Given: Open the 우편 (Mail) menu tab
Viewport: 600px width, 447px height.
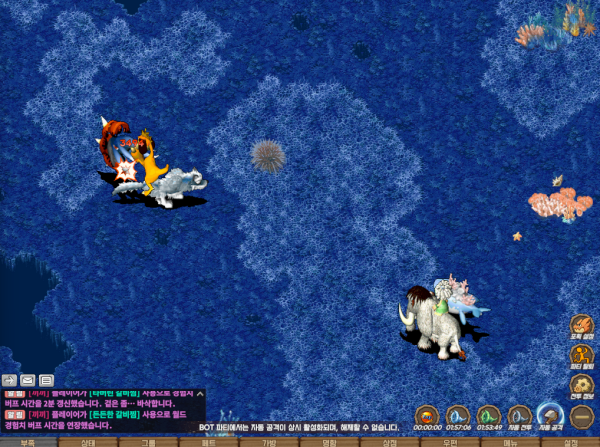Looking at the screenshot, I should 450,442.
